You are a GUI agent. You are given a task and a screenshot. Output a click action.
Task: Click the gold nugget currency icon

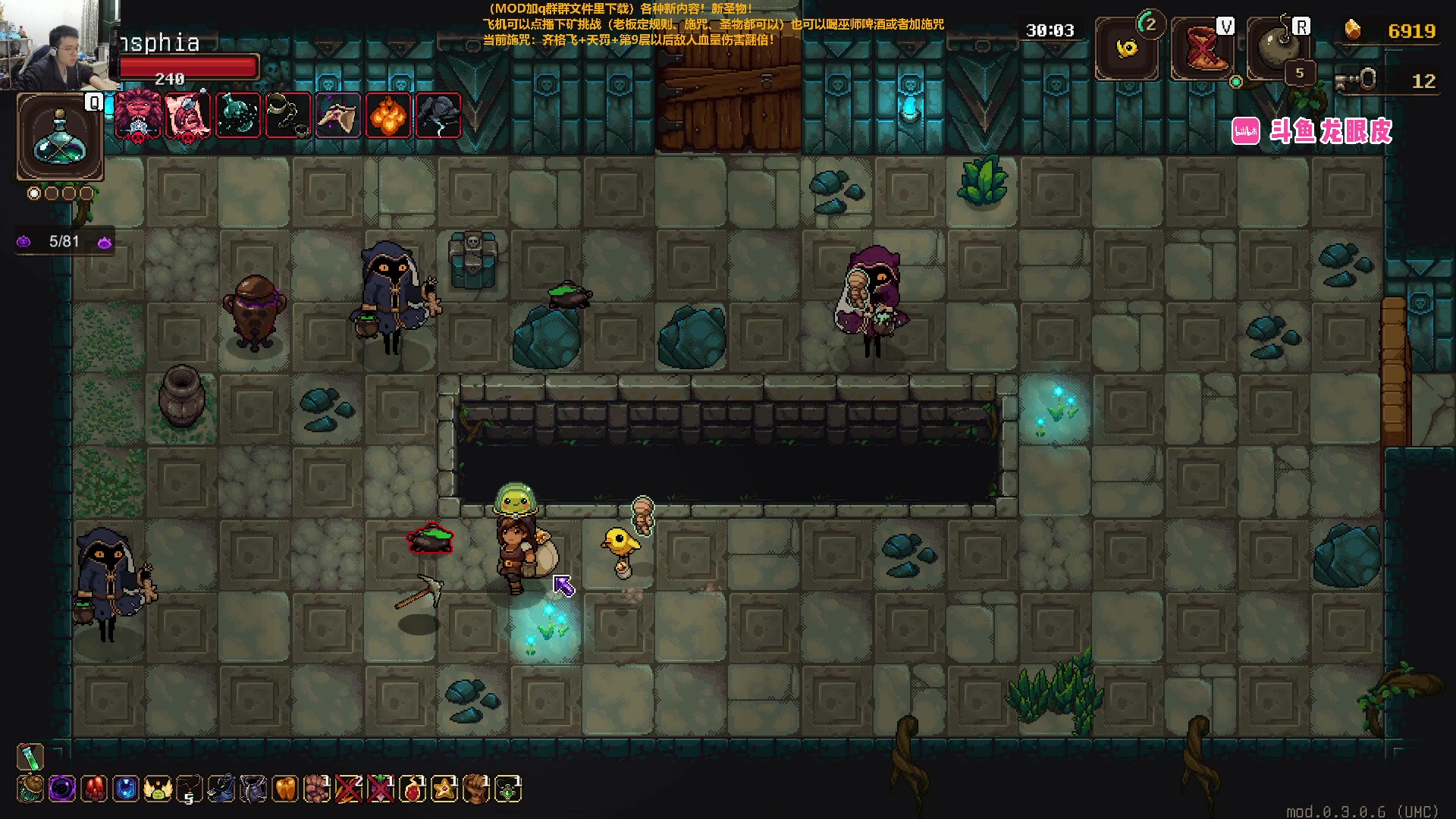tap(1352, 30)
